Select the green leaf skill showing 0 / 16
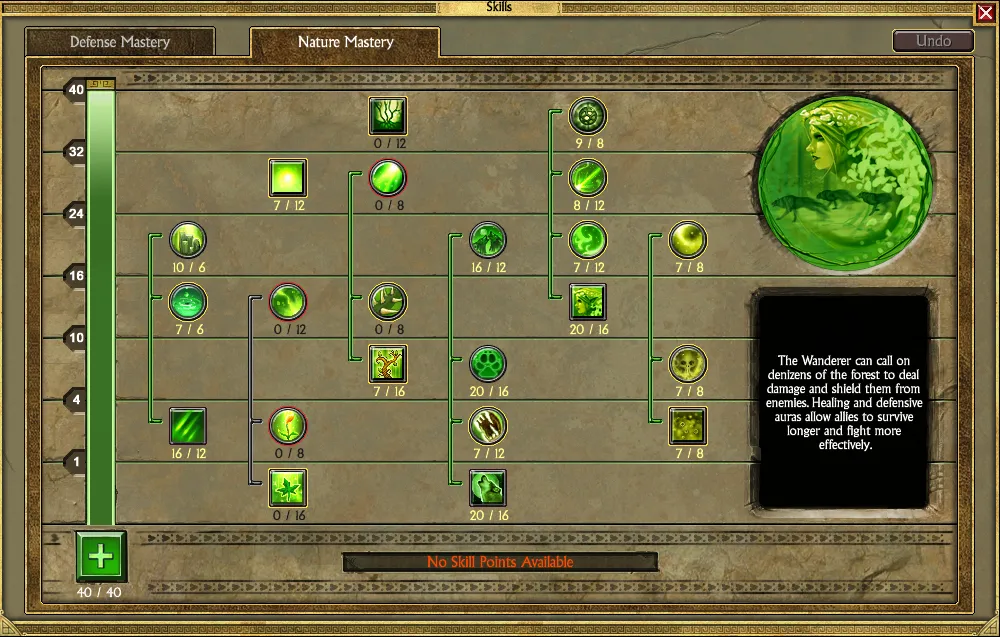1000x637 pixels. (x=288, y=488)
